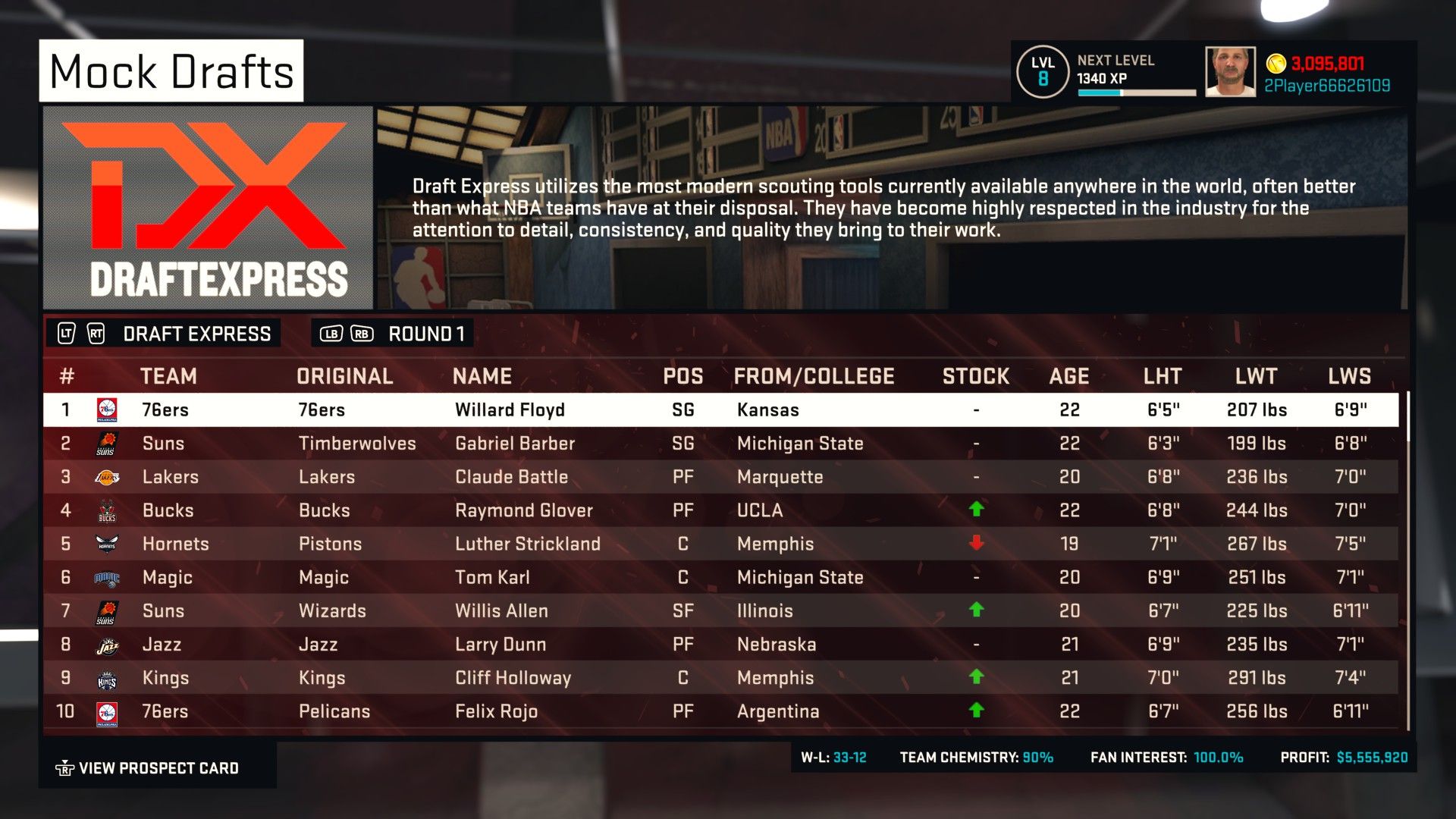The height and width of the screenshot is (819, 1456).
Task: Click the red stock arrow for Luther Strickland
Action: 976,544
